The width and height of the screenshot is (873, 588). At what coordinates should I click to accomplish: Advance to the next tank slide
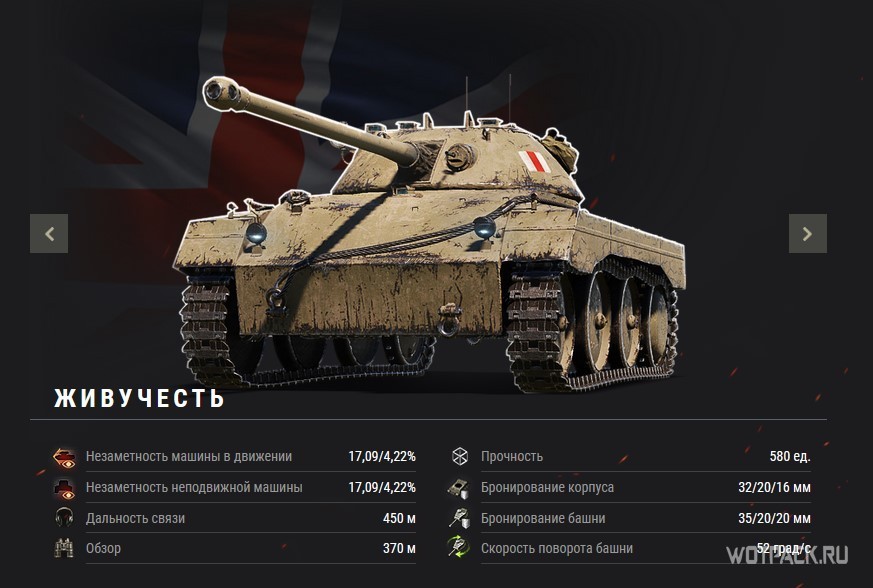click(x=807, y=234)
